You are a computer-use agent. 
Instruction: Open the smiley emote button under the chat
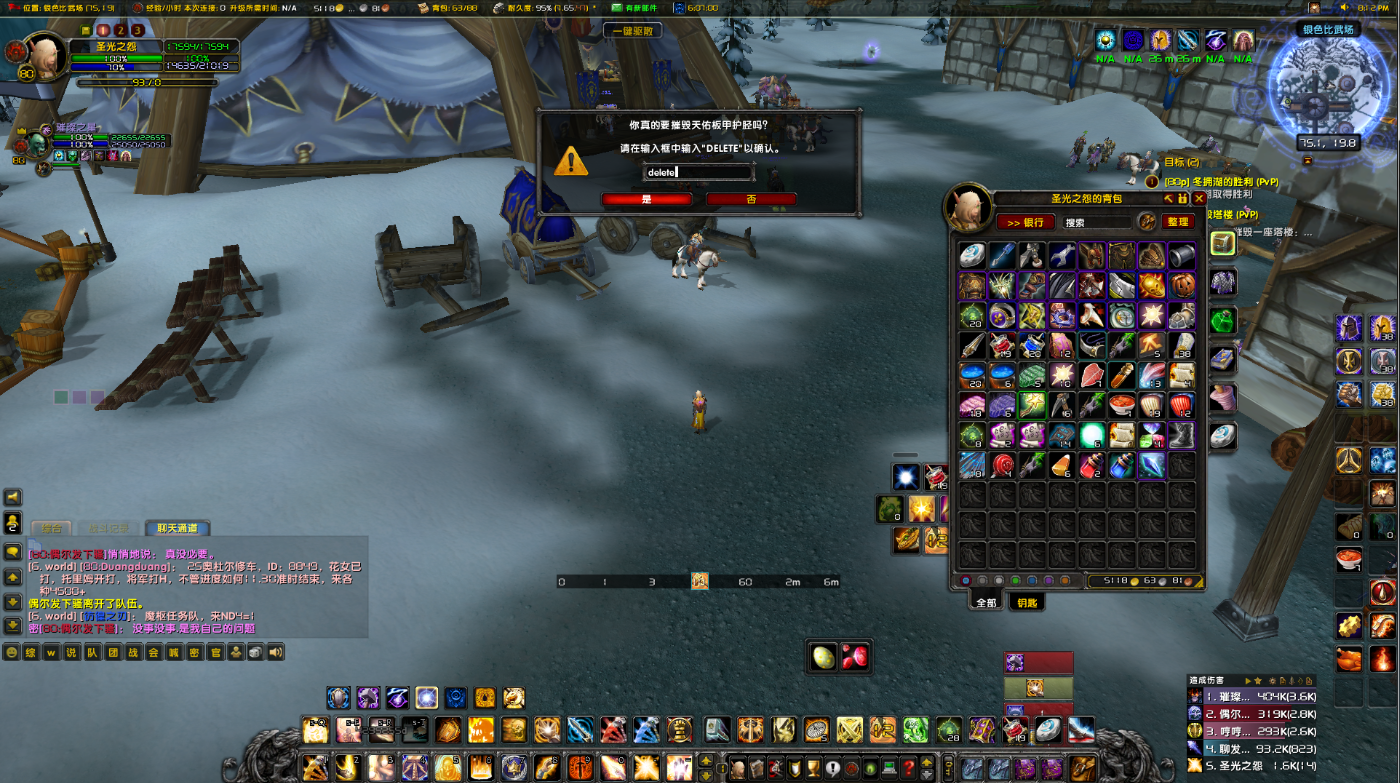tap(12, 652)
